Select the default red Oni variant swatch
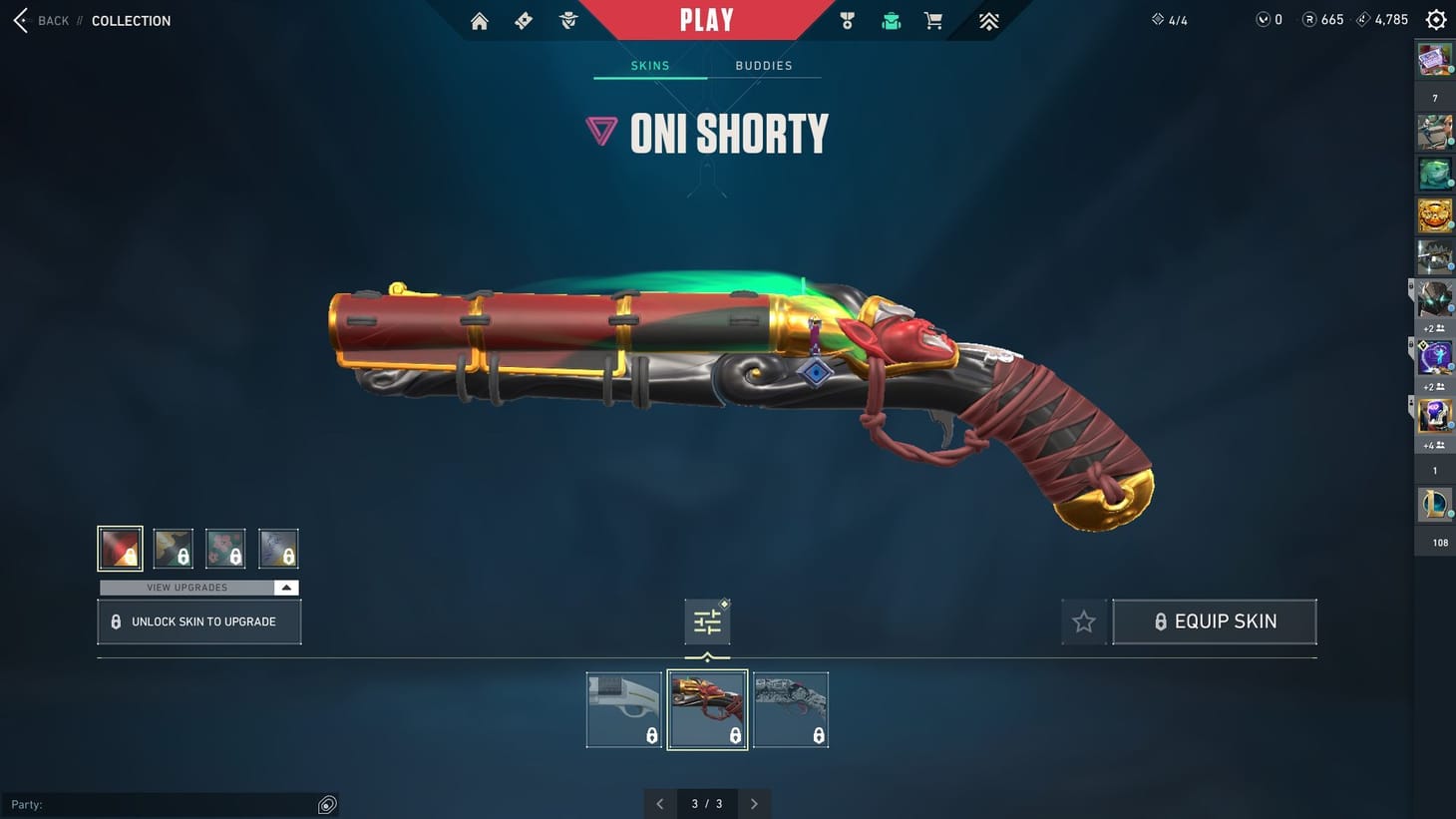1456x819 pixels. (x=120, y=548)
